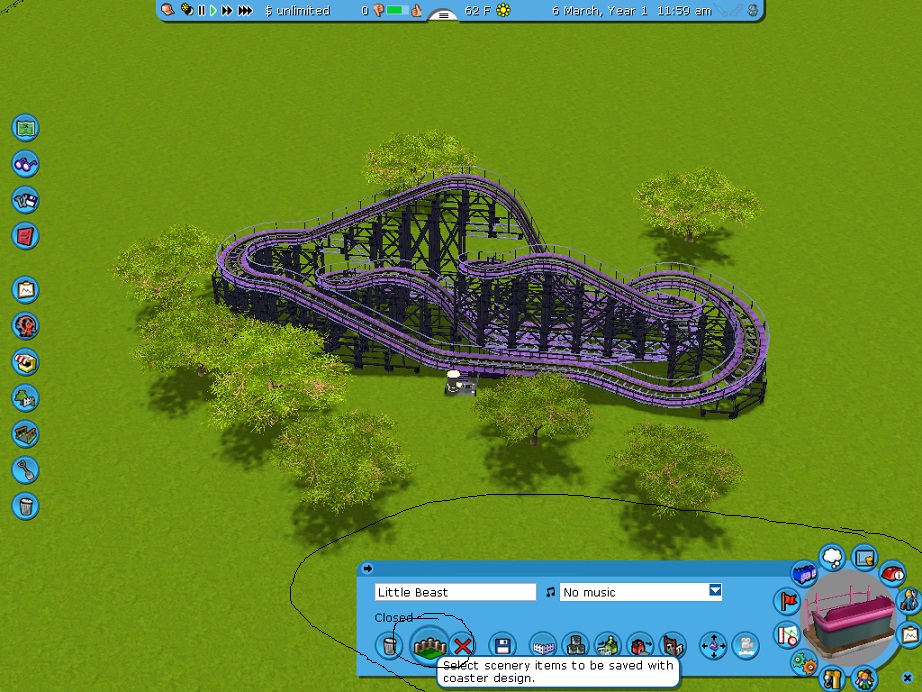Viewport: 922px width, 692px height.
Task: Click the left toolbar trash can icon
Action: 25,505
